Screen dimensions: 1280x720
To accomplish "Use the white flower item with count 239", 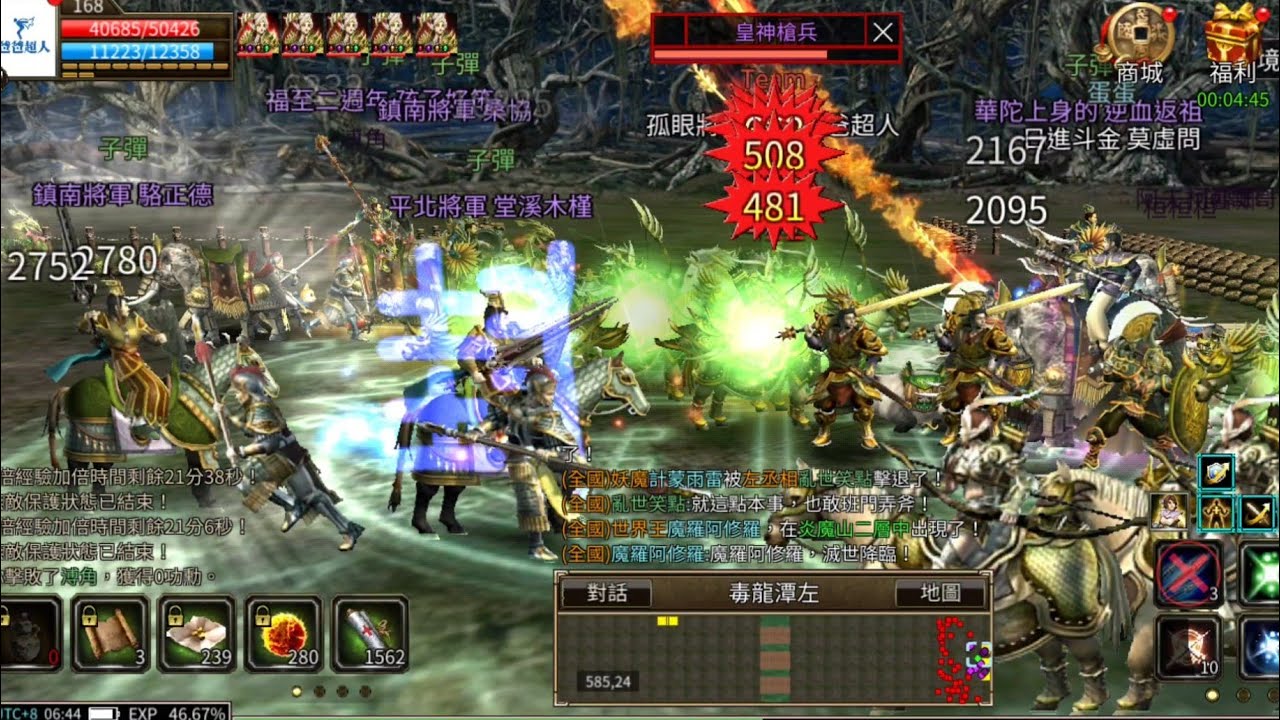I will 196,633.
